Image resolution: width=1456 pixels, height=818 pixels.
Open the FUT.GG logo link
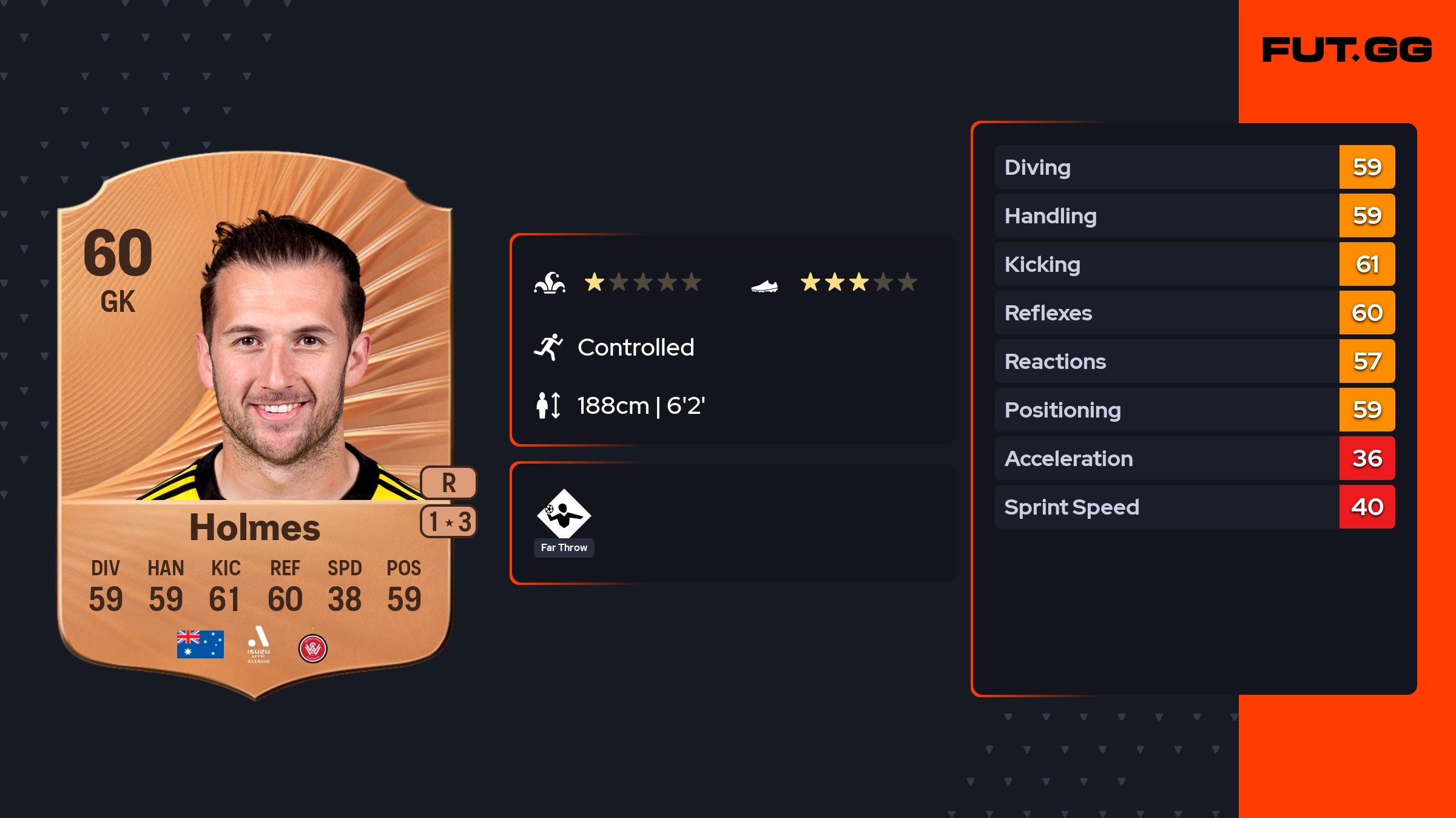coord(1347,50)
